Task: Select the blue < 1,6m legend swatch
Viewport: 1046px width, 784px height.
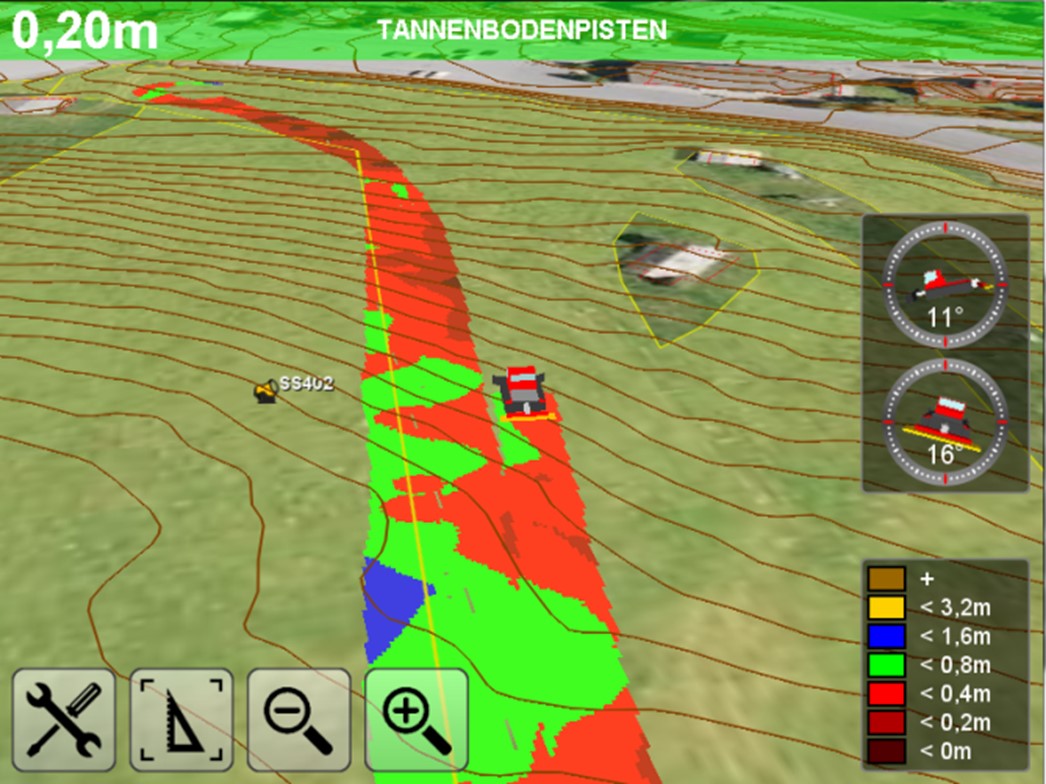Action: (887, 636)
